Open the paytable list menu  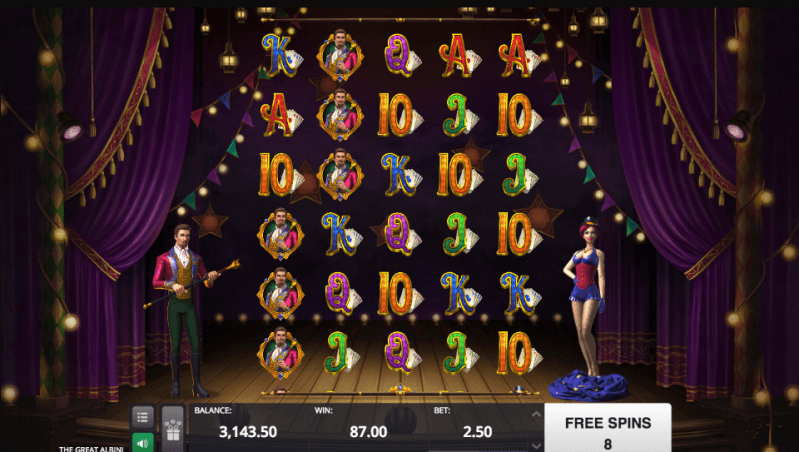coord(143,416)
